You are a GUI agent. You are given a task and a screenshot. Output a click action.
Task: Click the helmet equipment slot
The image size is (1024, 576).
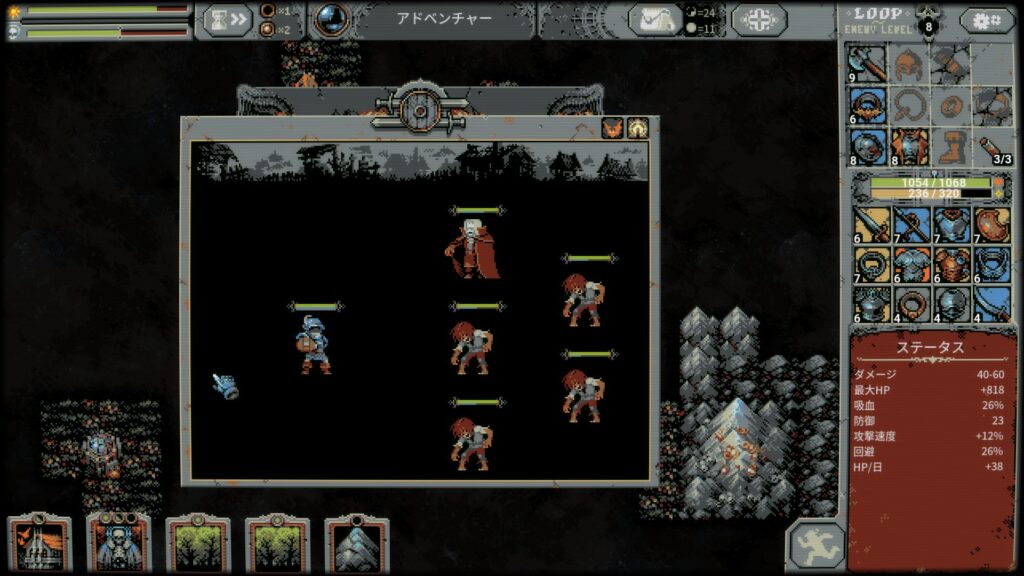909,64
